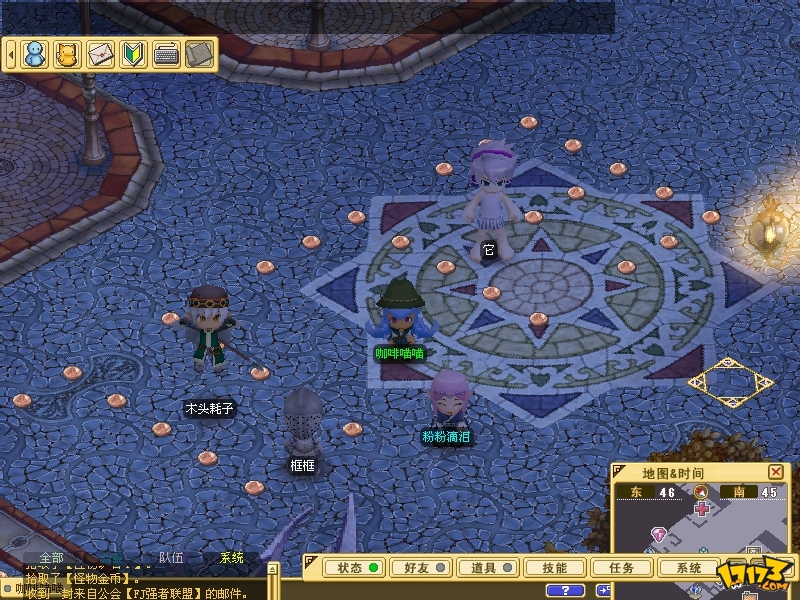Viewport: 800px width, 600px height.
Task: Open the 技能 skills window
Action: [x=555, y=567]
